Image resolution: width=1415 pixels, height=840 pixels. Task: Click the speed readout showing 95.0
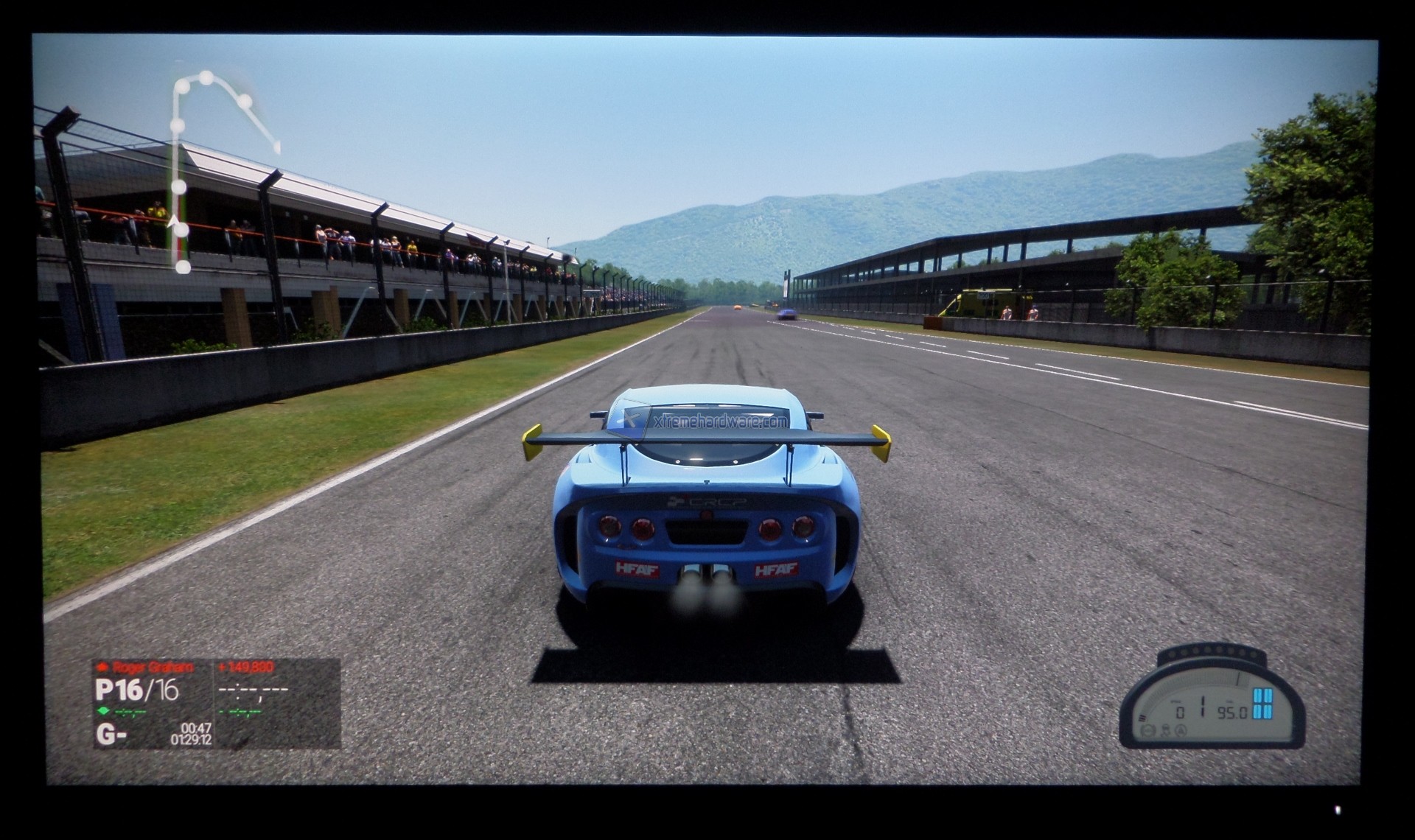click(x=1231, y=713)
